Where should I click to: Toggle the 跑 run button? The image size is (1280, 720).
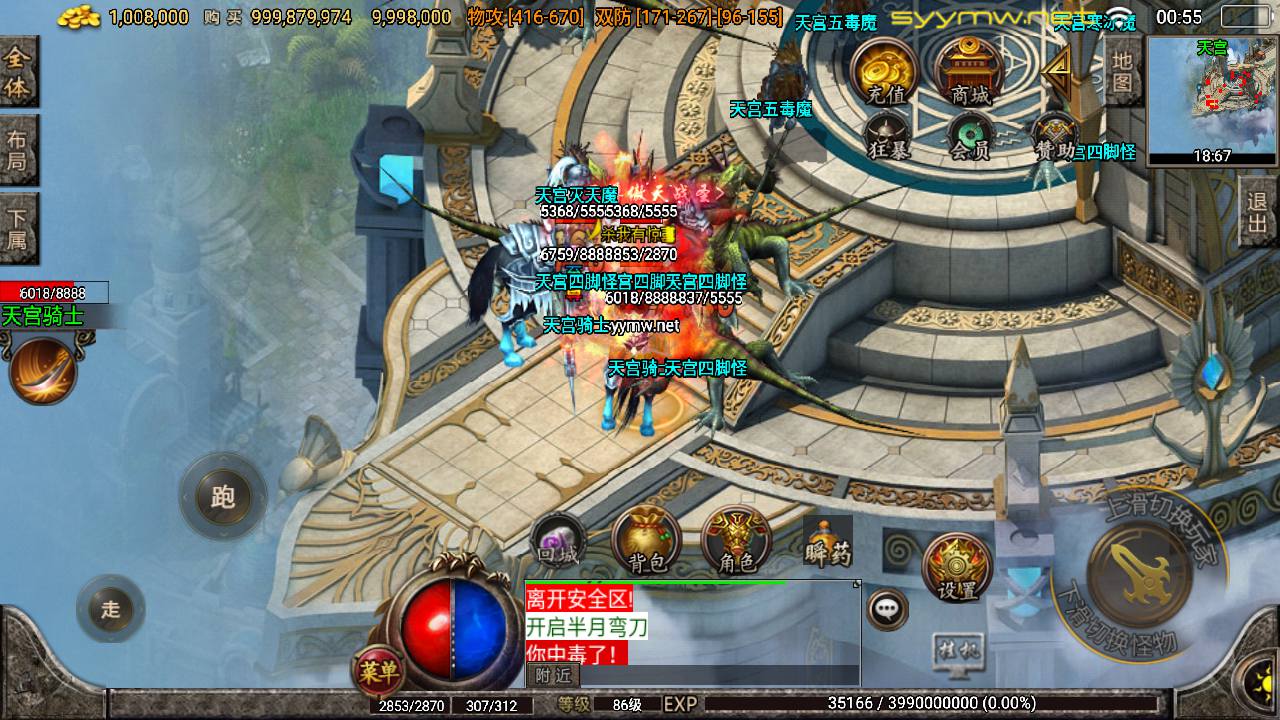(x=222, y=497)
